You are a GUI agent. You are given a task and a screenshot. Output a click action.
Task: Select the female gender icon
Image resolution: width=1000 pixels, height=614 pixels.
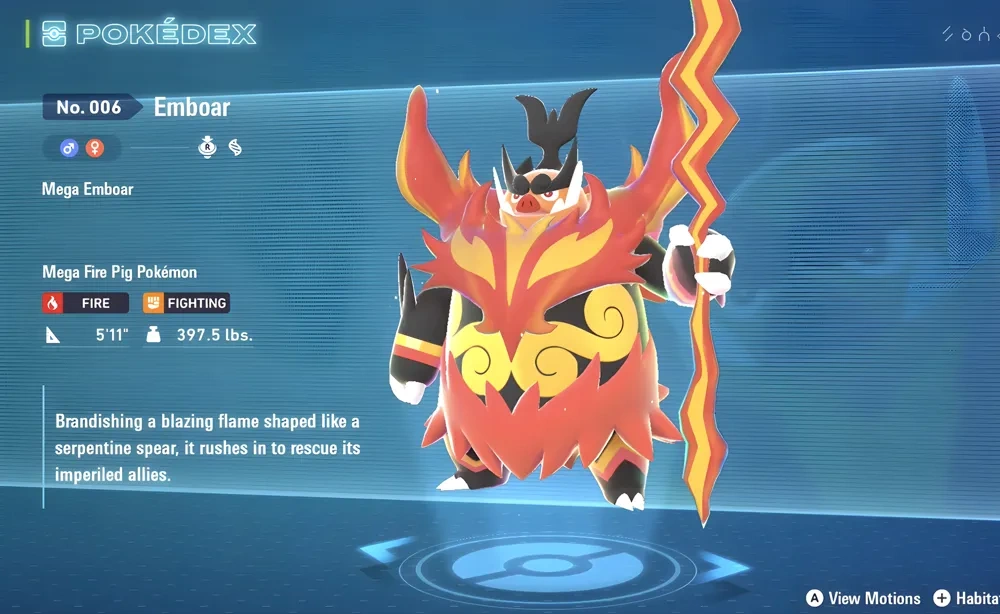(x=95, y=149)
